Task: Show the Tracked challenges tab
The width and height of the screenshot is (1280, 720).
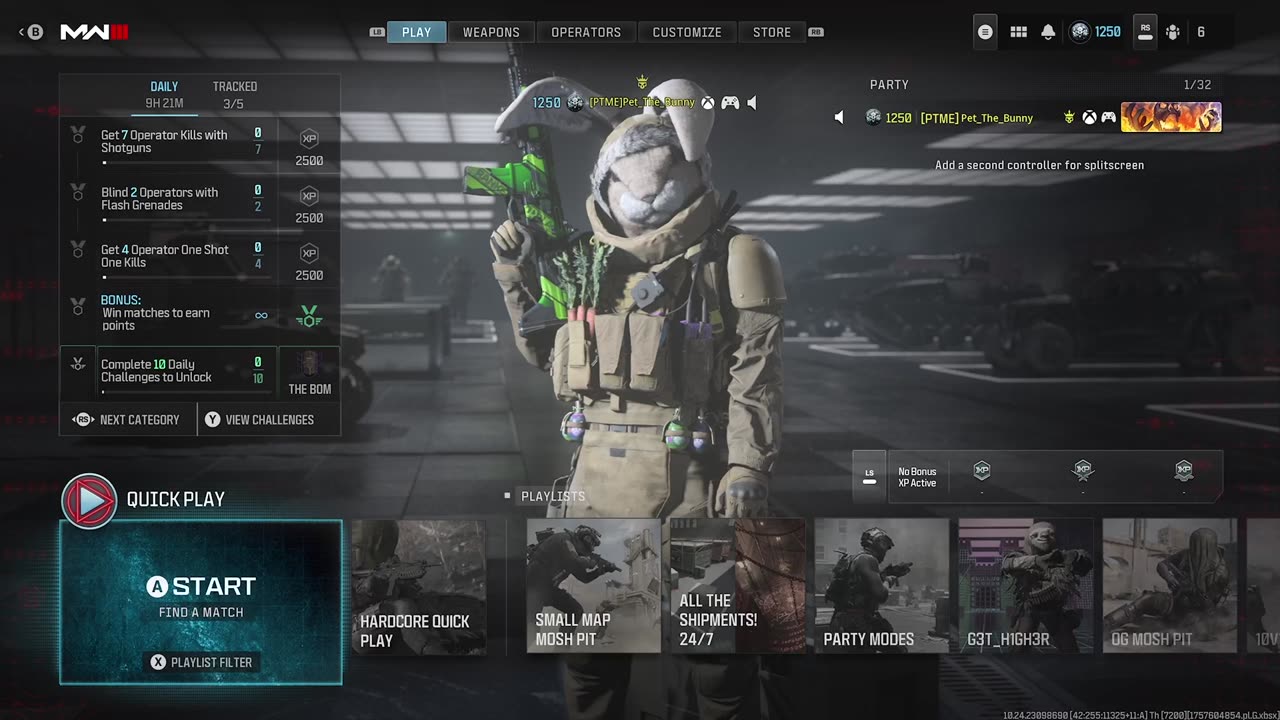Action: (234, 94)
